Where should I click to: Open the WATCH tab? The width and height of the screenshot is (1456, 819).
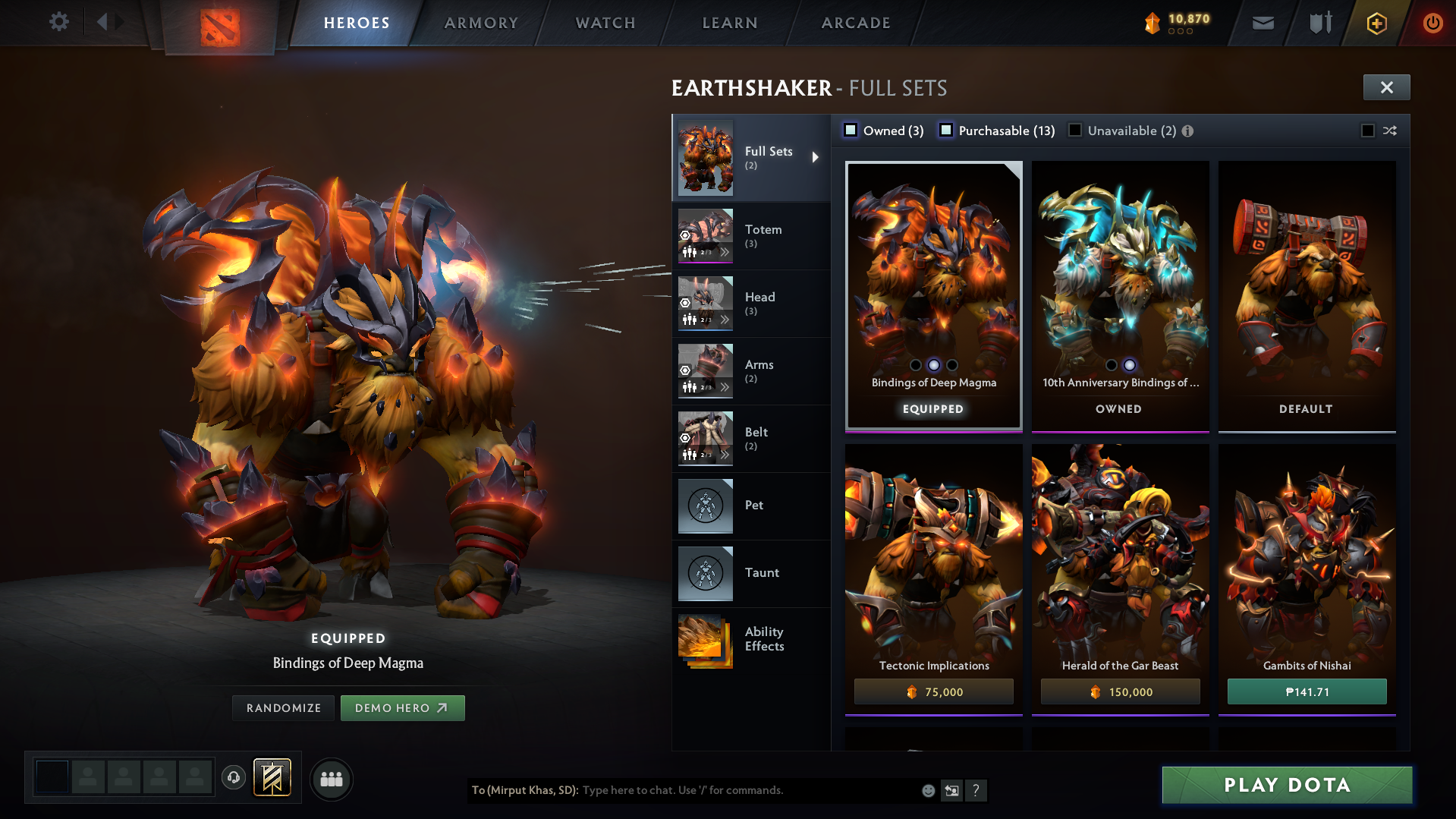pyautogui.click(x=605, y=23)
